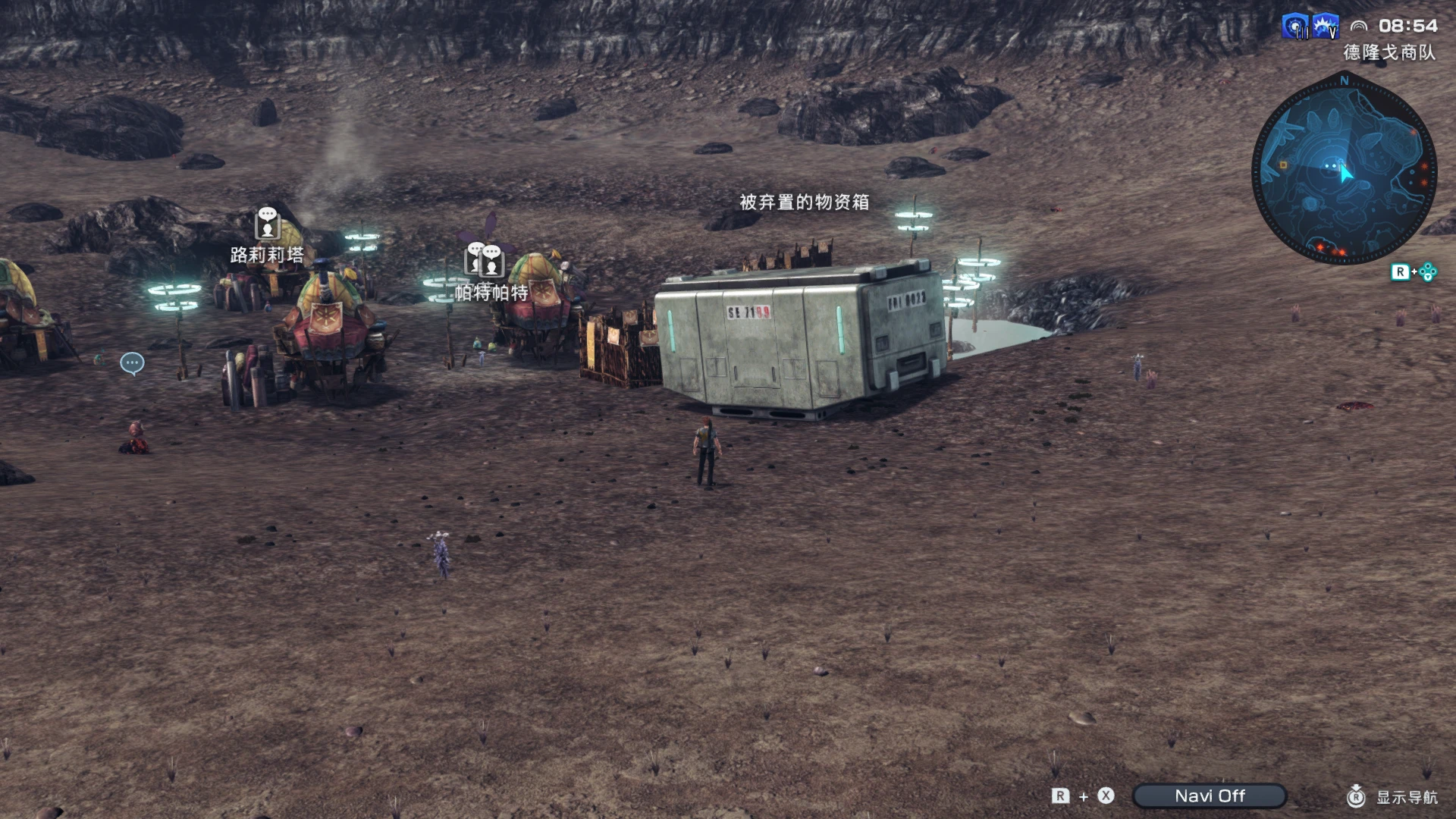Click the lone speech bubble near left caravan
The height and width of the screenshot is (819, 1456).
[x=131, y=363]
